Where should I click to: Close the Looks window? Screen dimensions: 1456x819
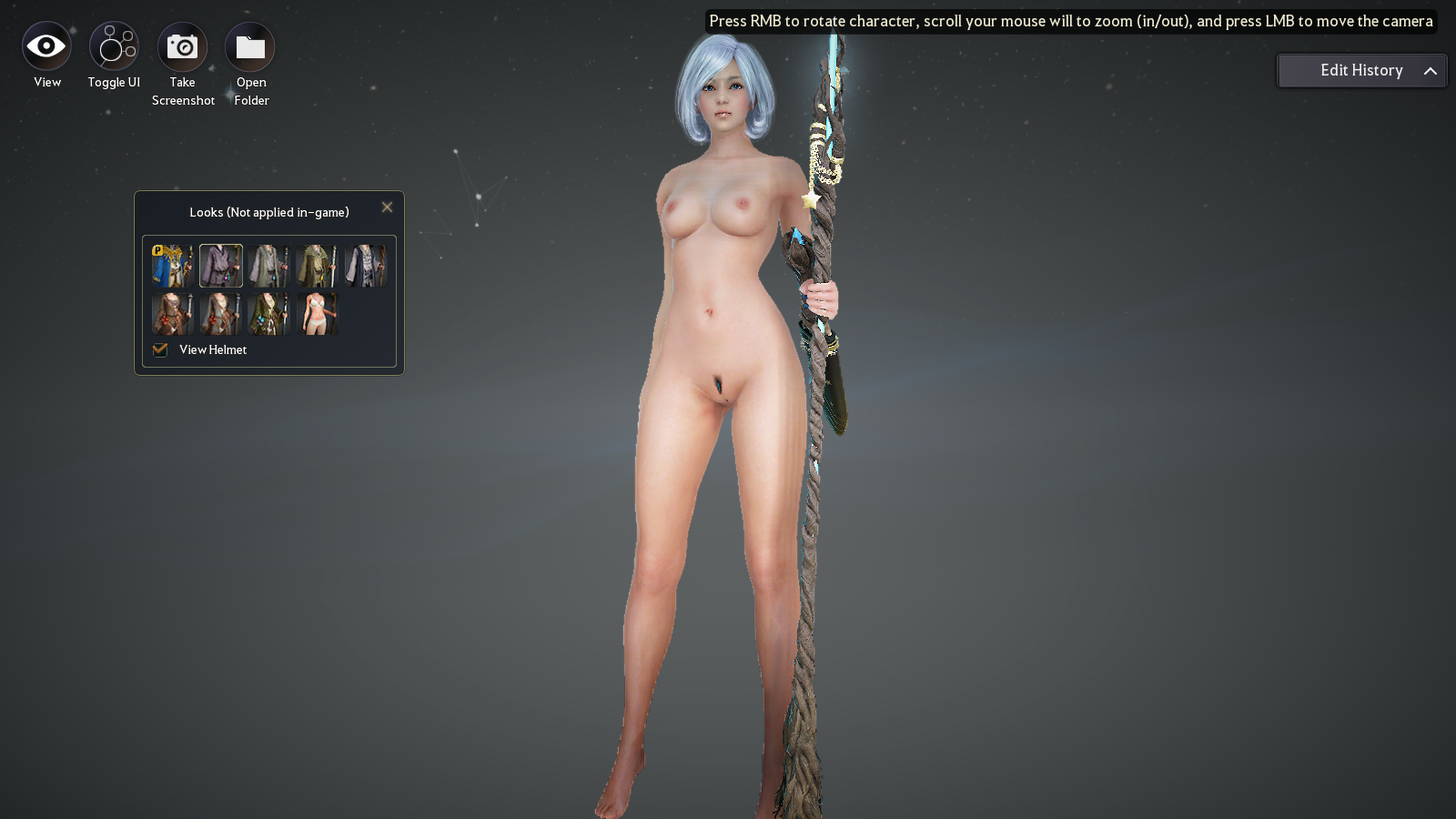387,207
